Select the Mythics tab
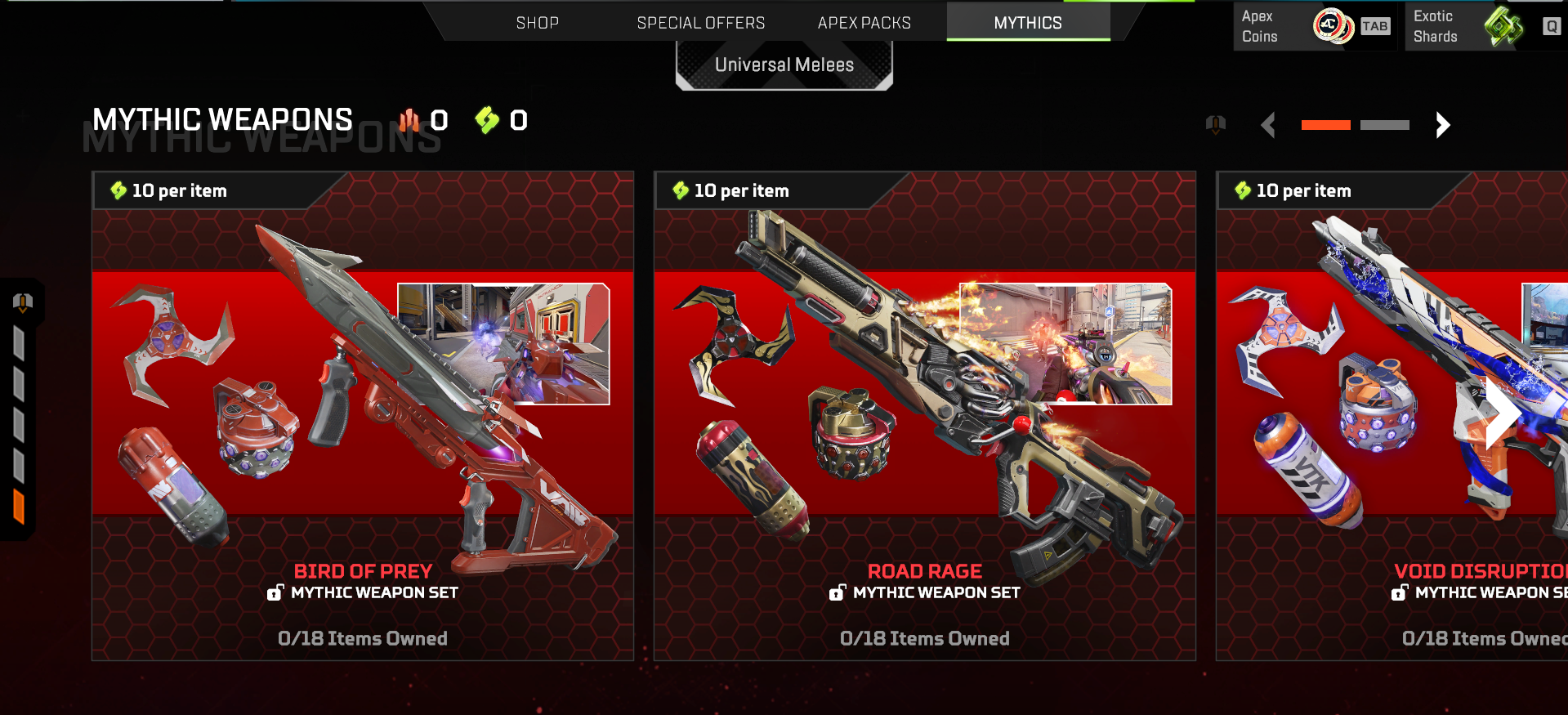The width and height of the screenshot is (1568, 715). coord(1027,23)
